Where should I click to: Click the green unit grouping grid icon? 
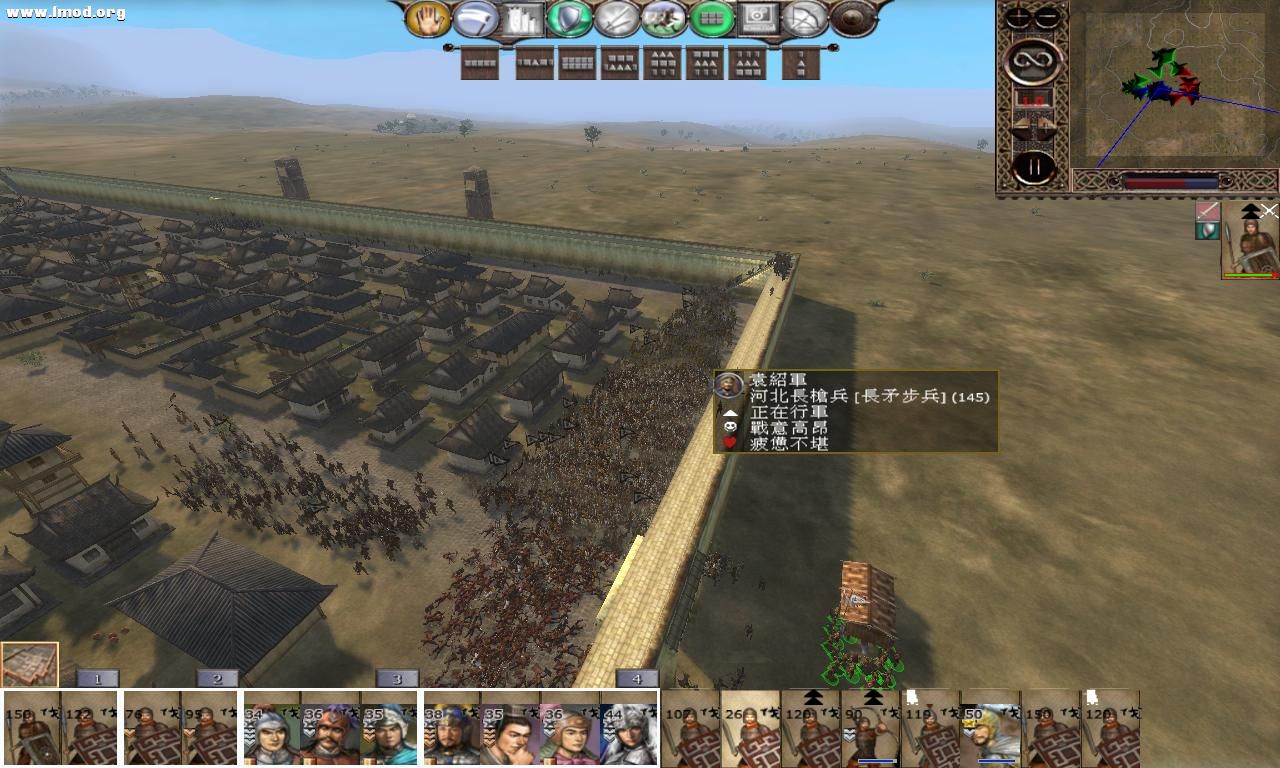(711, 18)
